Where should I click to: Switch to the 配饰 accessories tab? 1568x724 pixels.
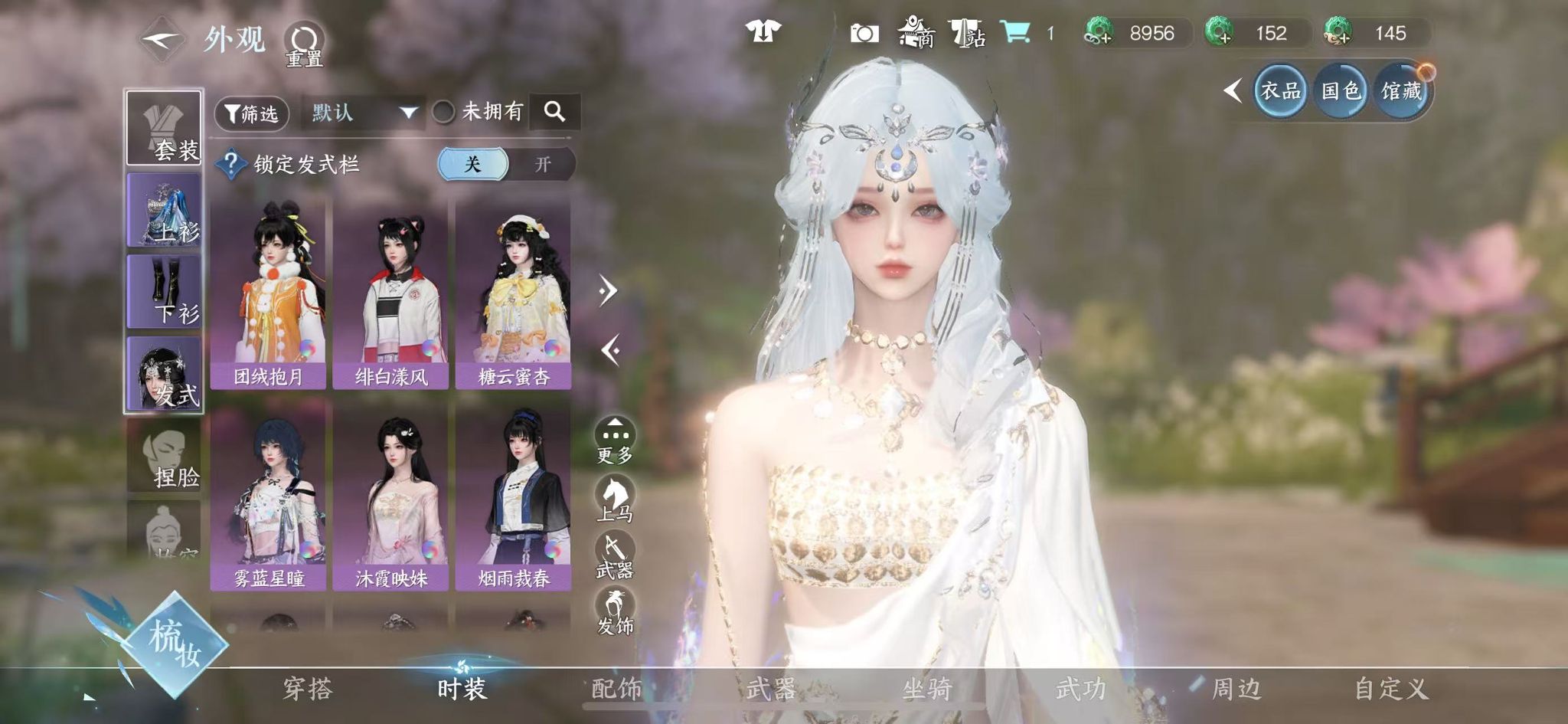[617, 689]
